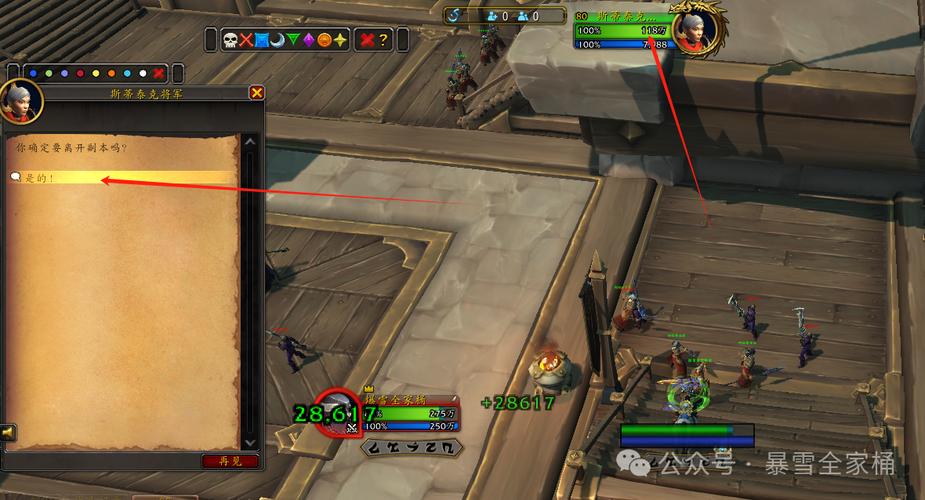
Task: Select the player unit frame portrait
Action: (x=336, y=408)
